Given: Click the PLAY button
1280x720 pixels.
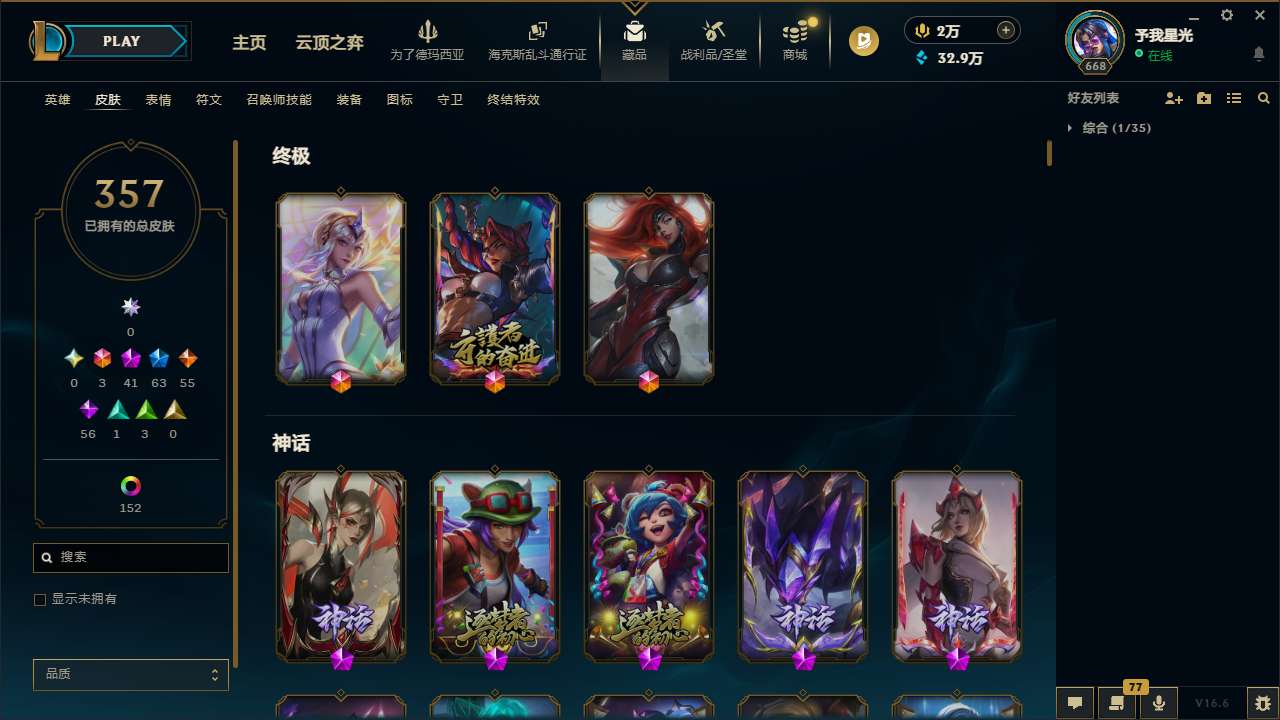Looking at the screenshot, I should click(x=121, y=41).
